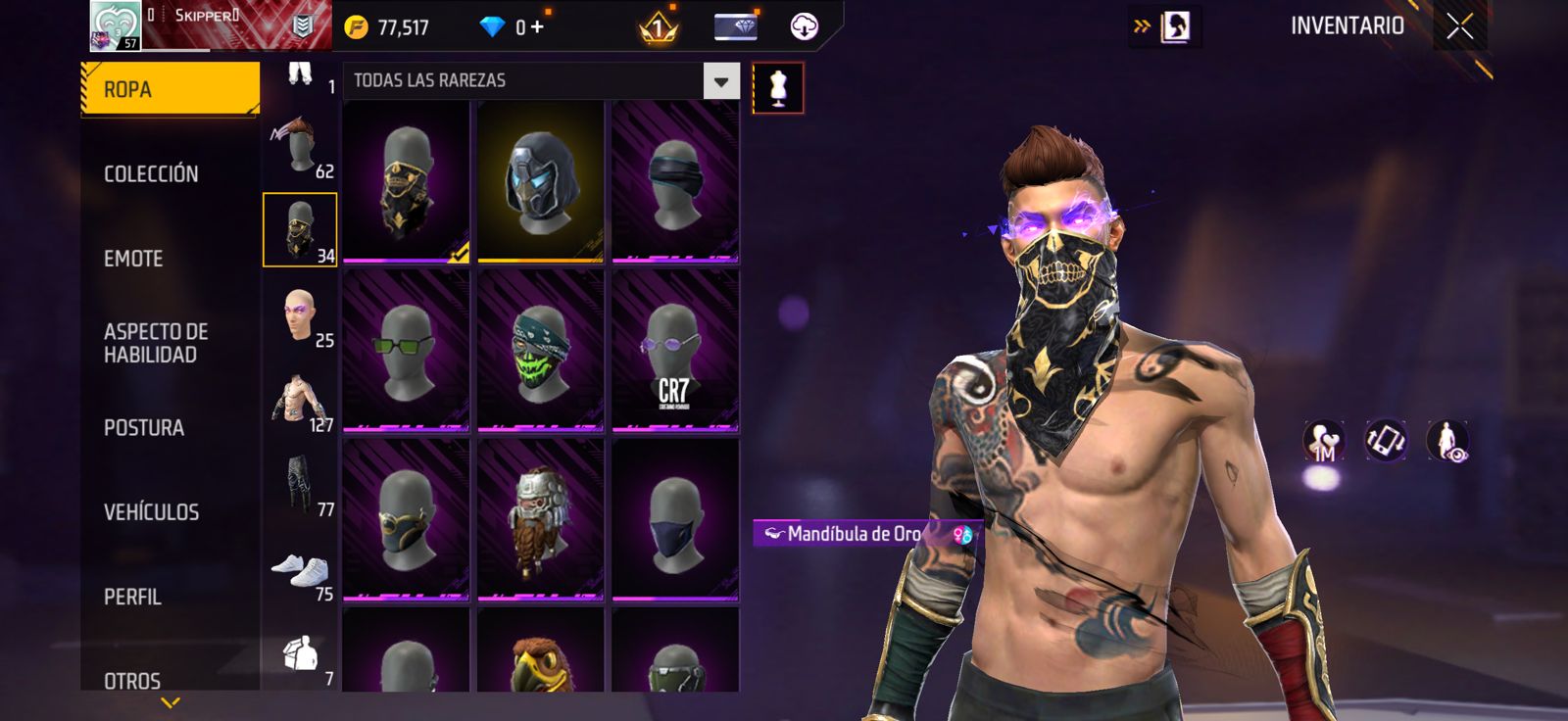Open the Colección menu
1568x721 pixels.
pos(151,174)
